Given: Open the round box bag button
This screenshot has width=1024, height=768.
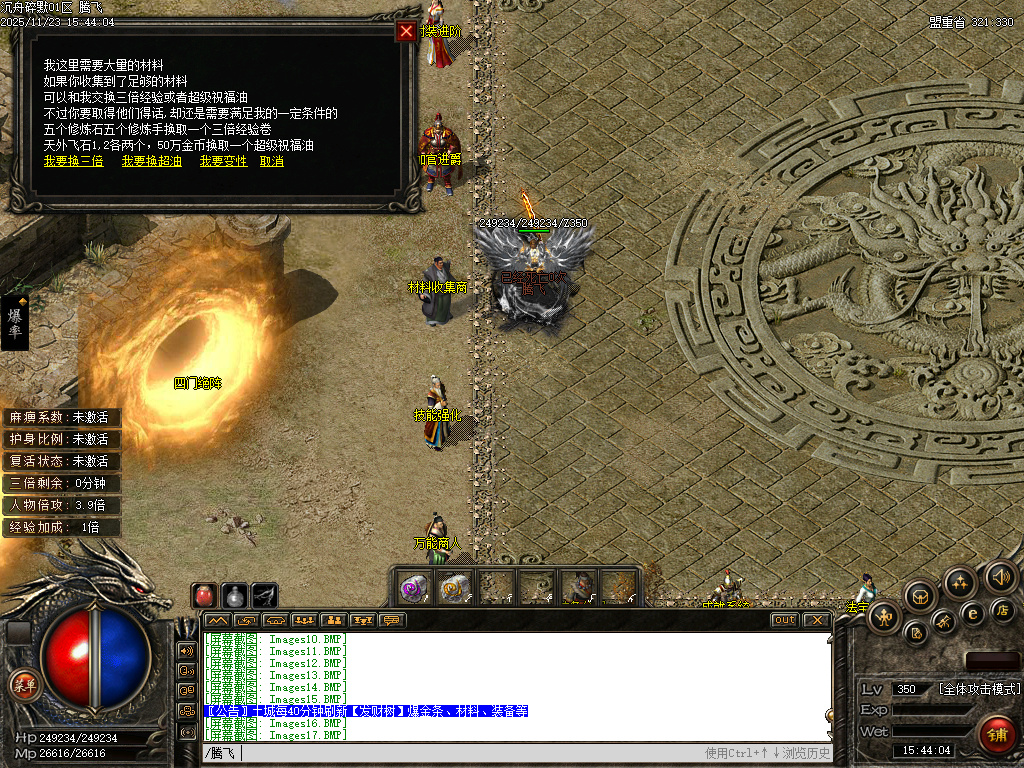Looking at the screenshot, I should pos(920,596).
